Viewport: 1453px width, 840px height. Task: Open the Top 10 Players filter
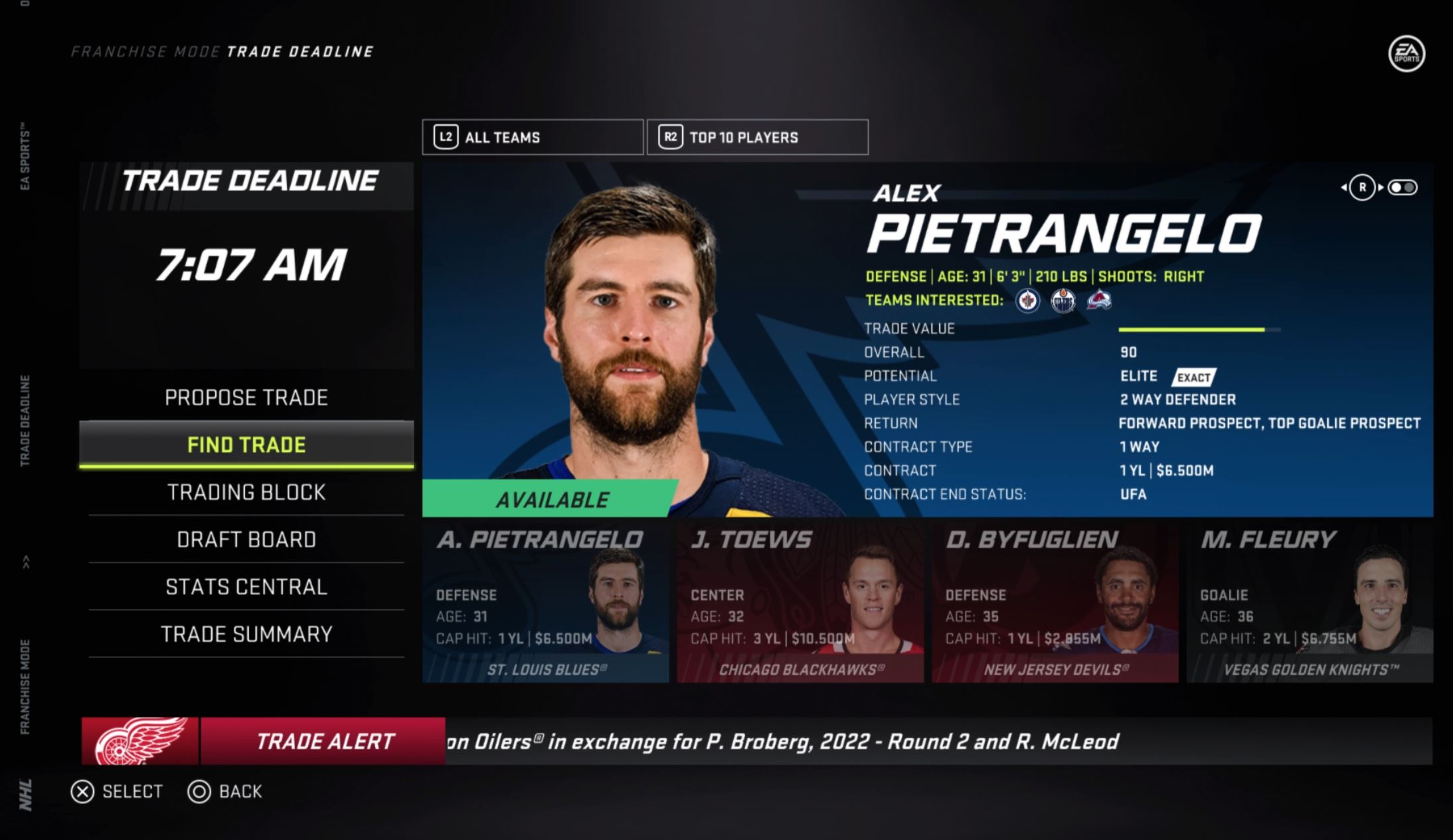pos(758,137)
